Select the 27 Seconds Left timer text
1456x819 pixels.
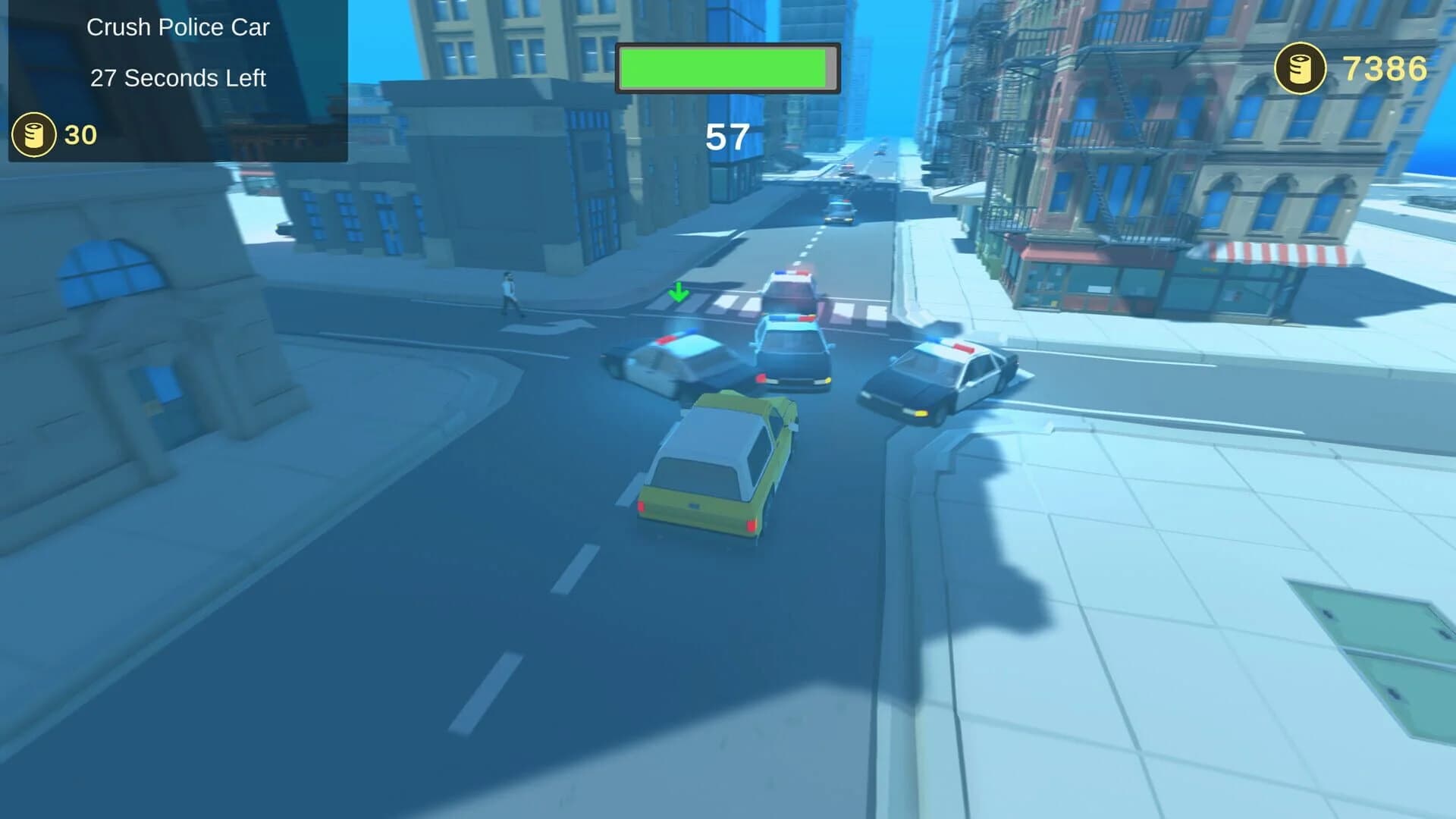pos(178,77)
